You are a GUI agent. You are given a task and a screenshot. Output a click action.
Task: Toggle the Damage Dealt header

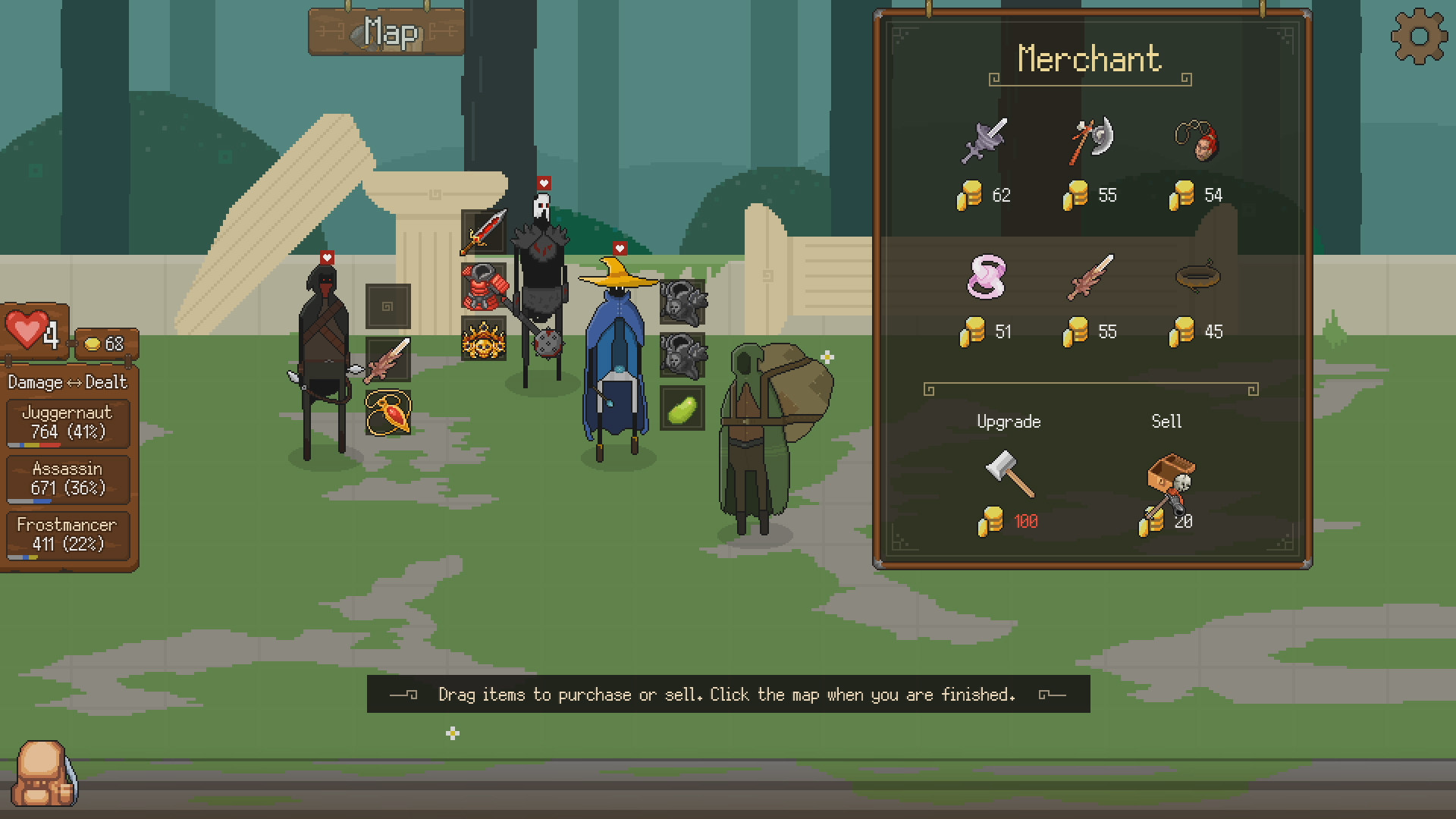[67, 382]
